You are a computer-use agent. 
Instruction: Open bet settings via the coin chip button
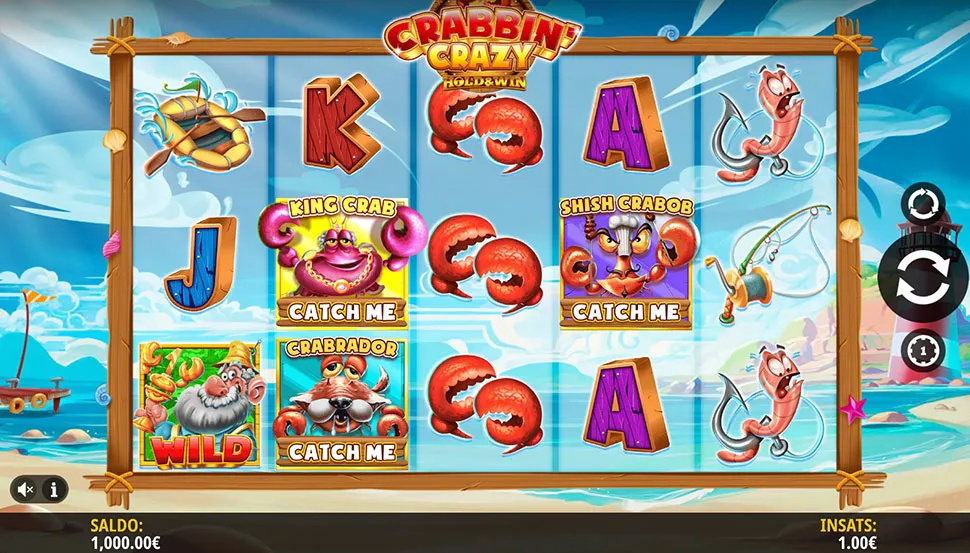click(921, 350)
